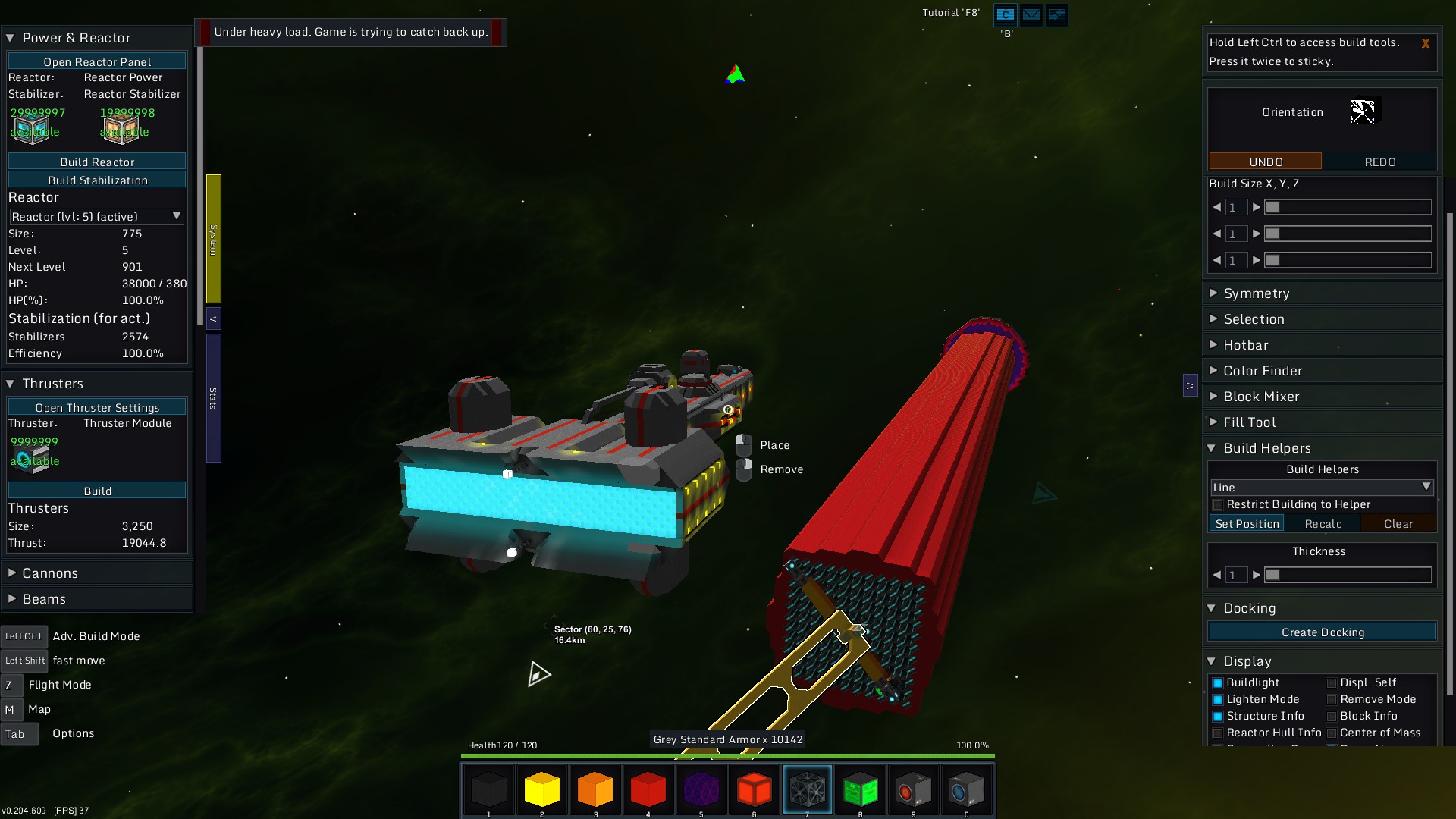Viewport: 1456px width, 819px height.
Task: Click the 'C' chat icon near Tutorial label
Action: (1005, 14)
